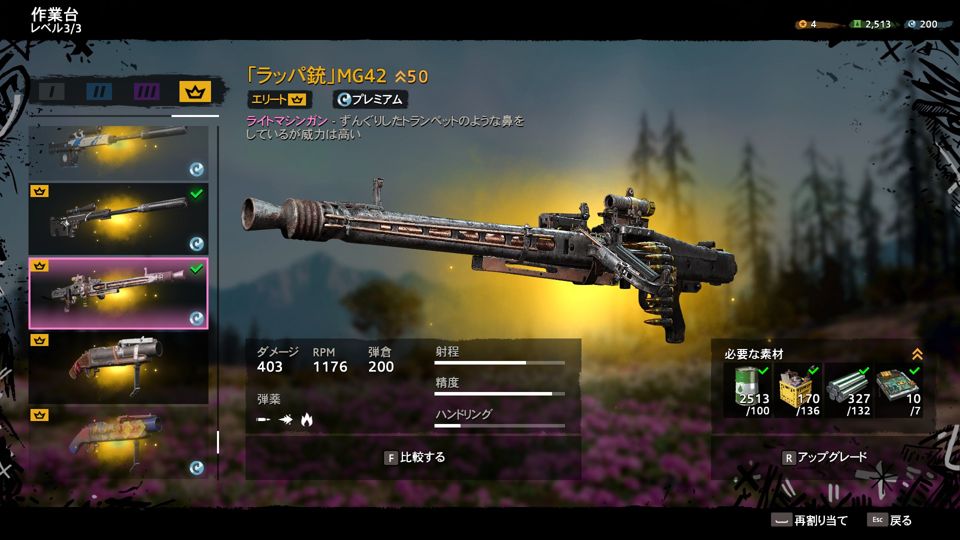Choose the colorful painted grenade launcher
The height and width of the screenshot is (540, 960).
pyautogui.click(x=118, y=441)
